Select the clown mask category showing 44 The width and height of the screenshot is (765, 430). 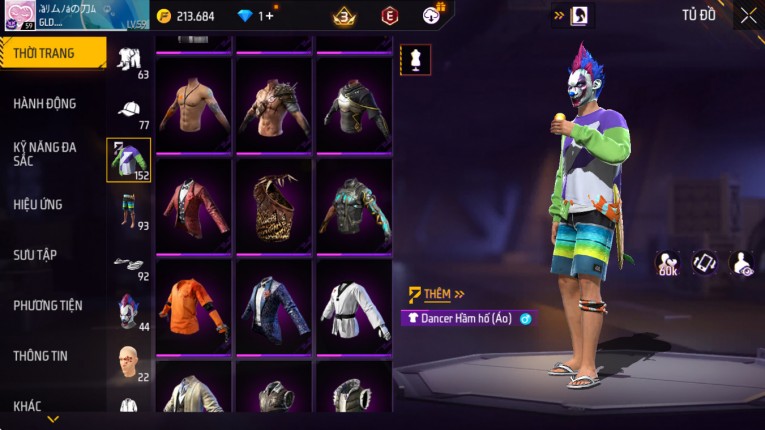129,312
